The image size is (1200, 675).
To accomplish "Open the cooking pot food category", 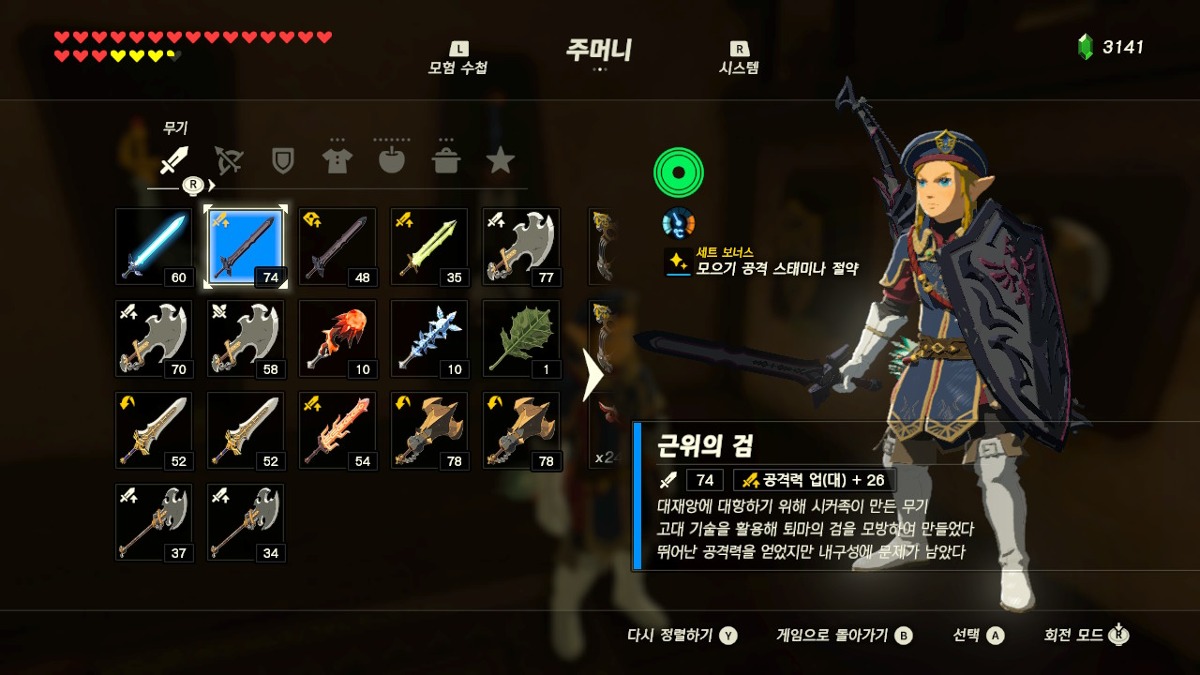I will (445, 160).
